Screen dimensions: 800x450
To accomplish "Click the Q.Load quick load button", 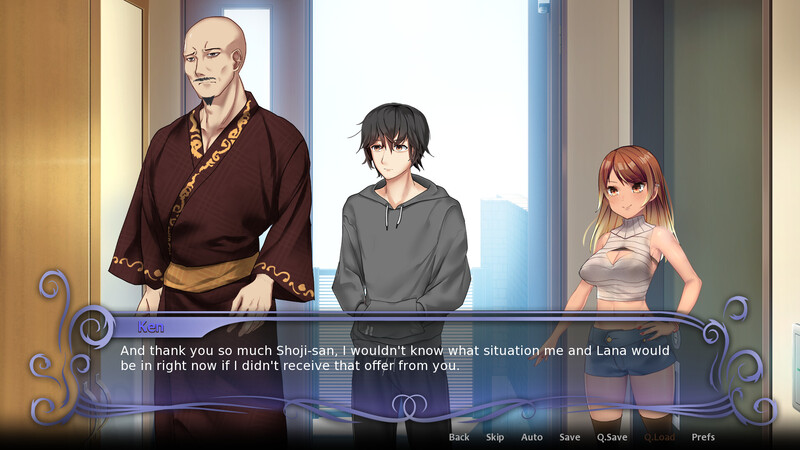I will click(x=659, y=437).
